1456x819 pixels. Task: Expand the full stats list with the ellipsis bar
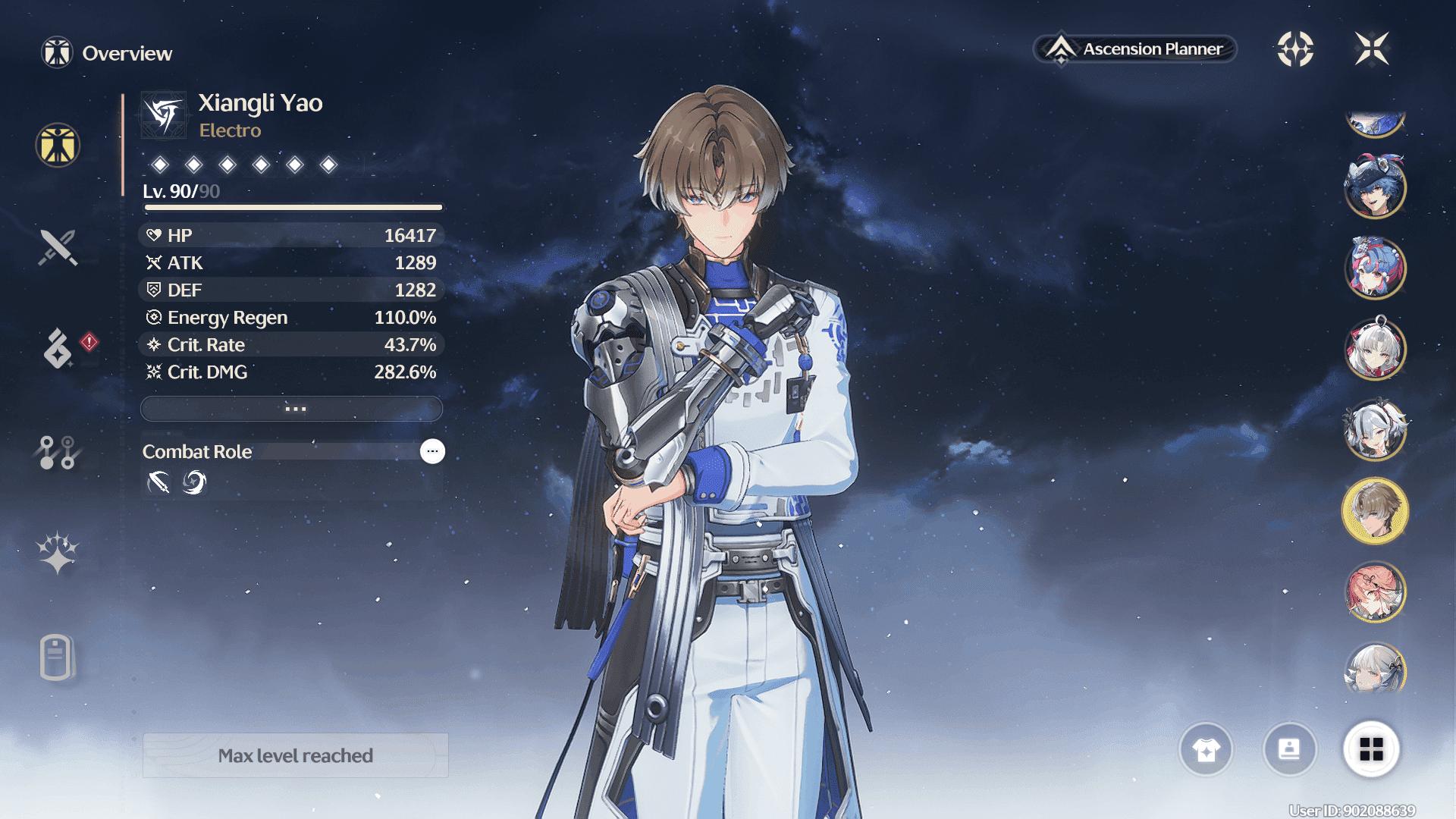(292, 409)
